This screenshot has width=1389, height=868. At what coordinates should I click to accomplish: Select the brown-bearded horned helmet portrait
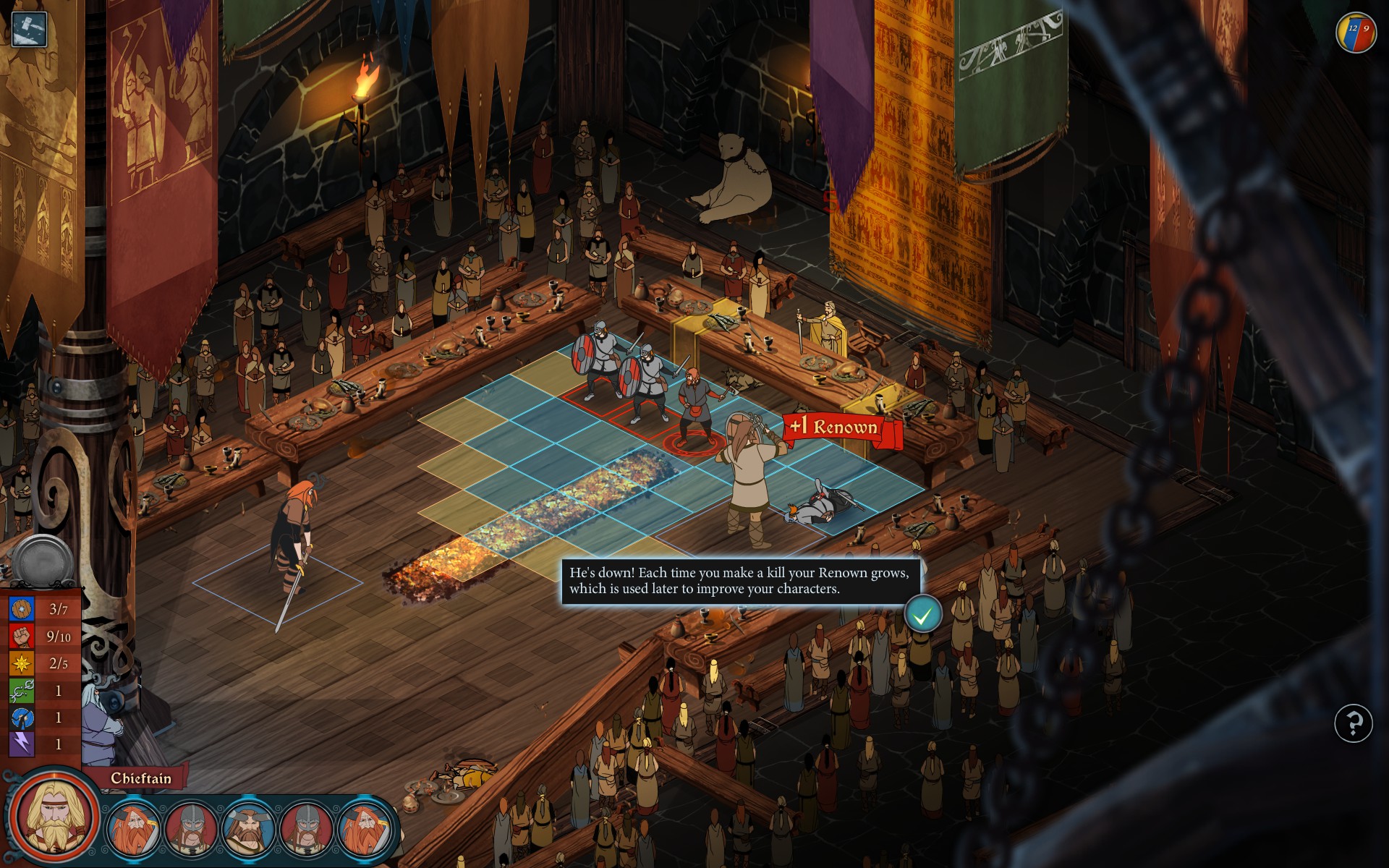point(248,829)
